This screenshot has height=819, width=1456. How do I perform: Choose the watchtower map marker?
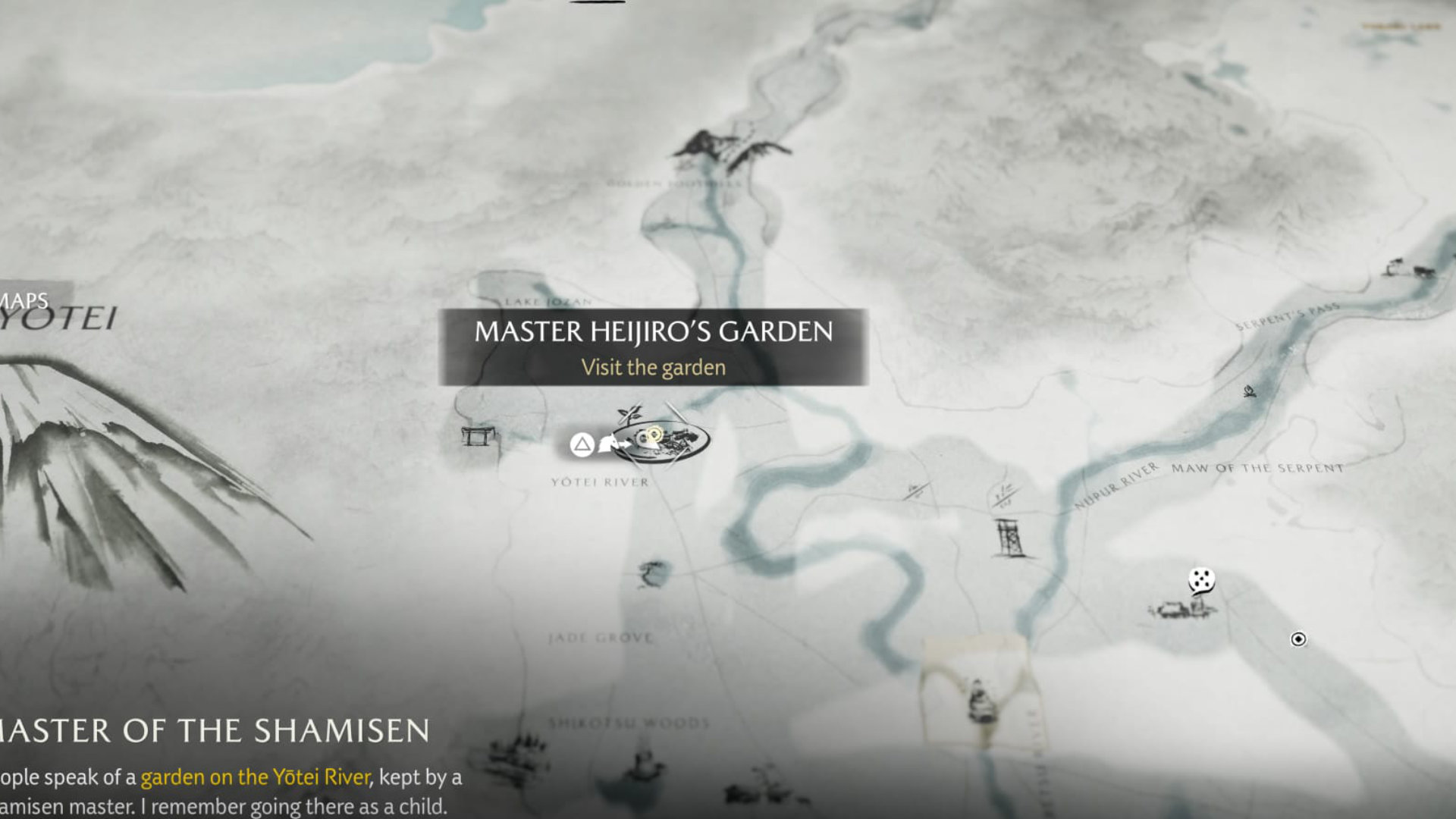point(1010,538)
